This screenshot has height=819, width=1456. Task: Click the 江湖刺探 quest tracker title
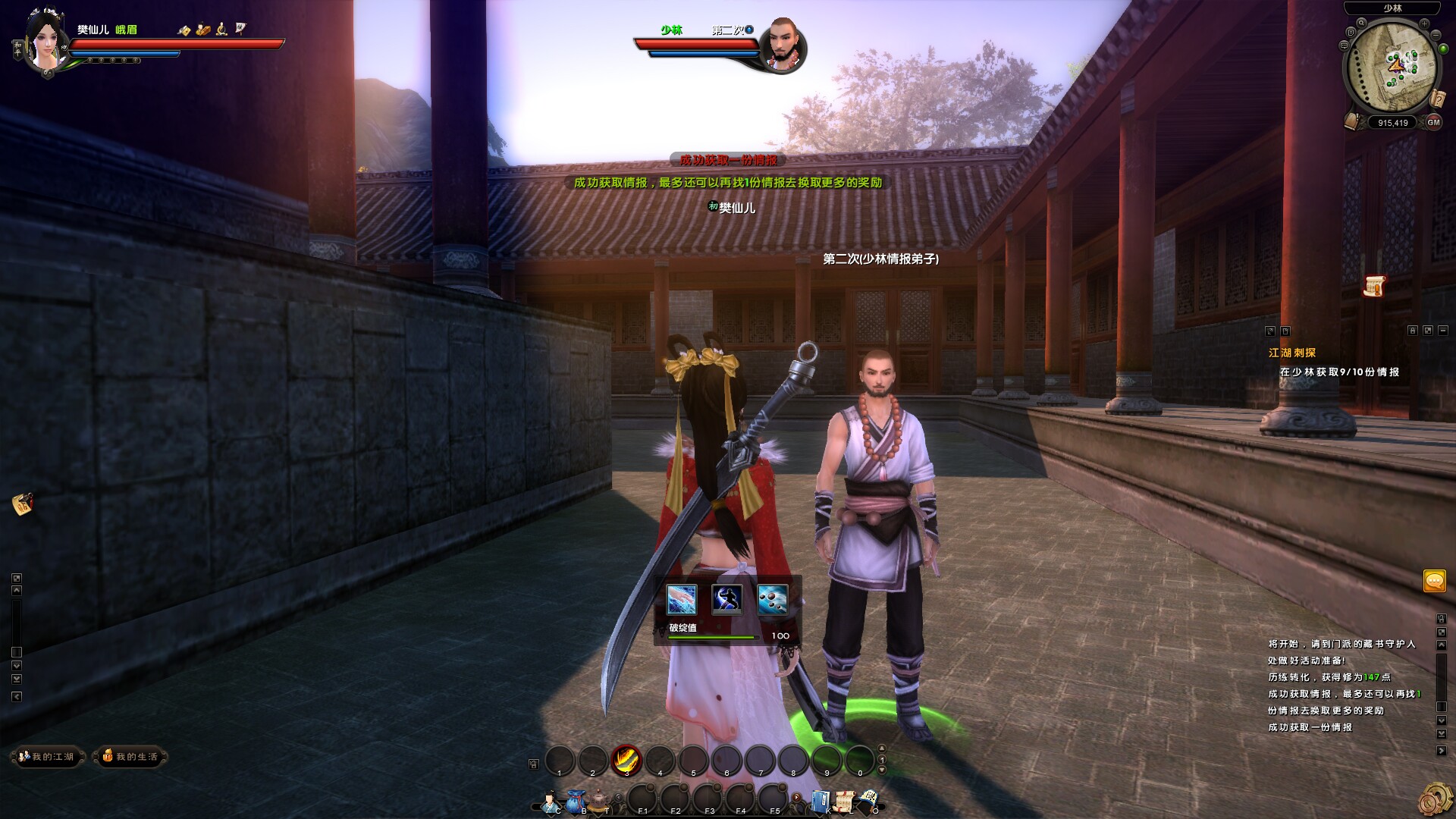coord(1292,353)
